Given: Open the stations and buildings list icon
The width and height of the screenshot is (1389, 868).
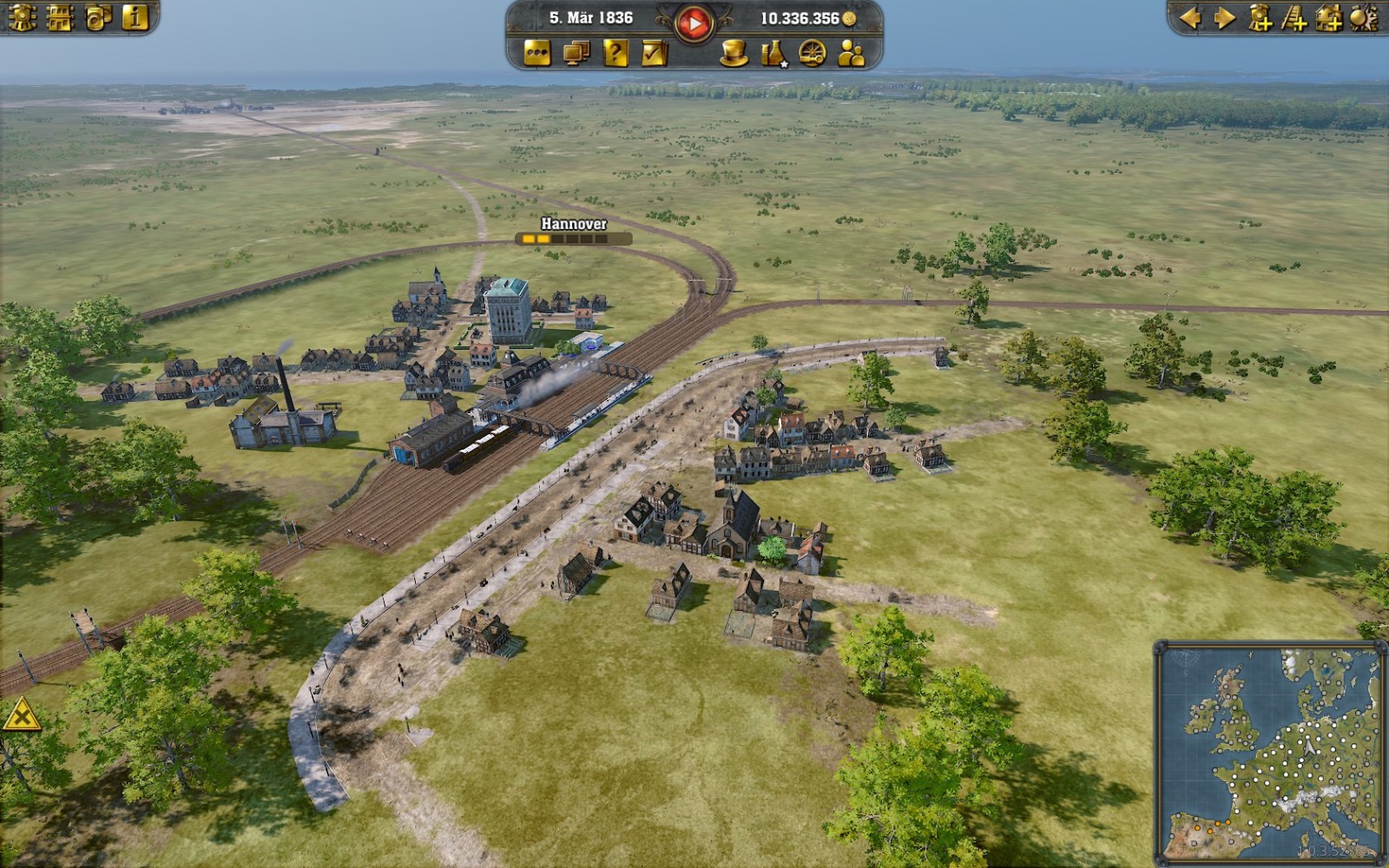Looking at the screenshot, I should point(60,17).
